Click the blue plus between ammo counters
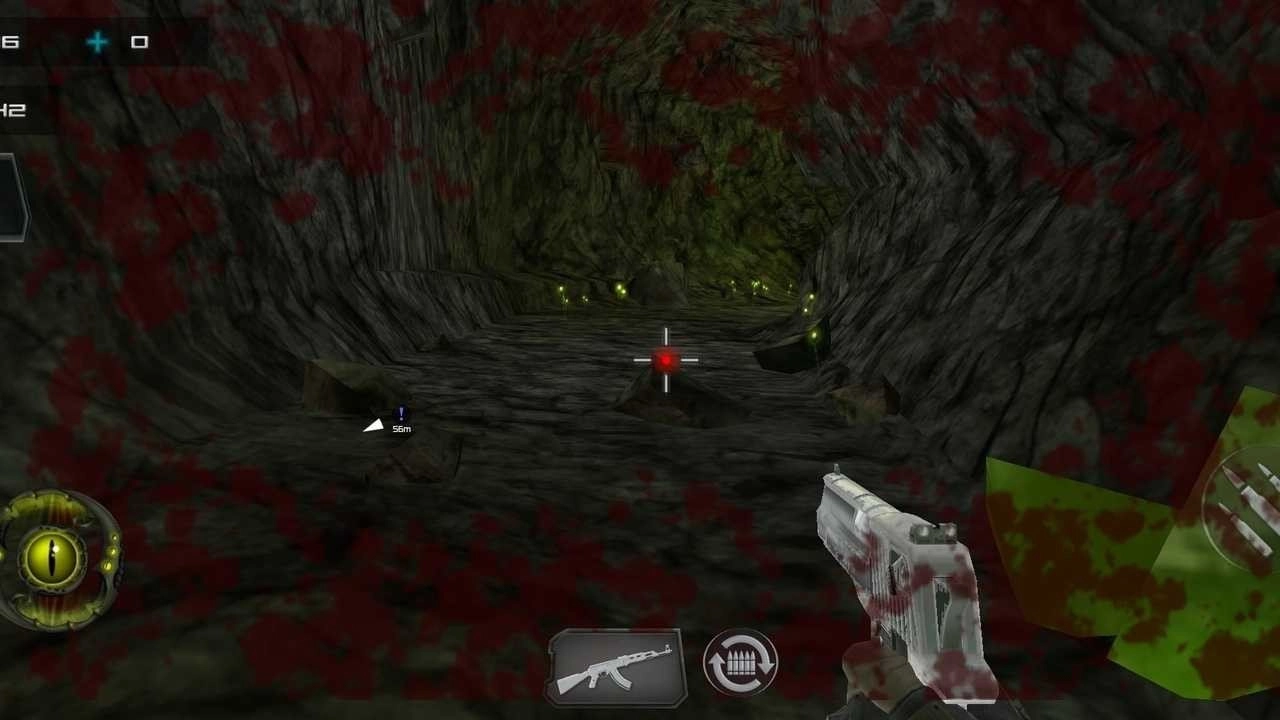 (97, 42)
